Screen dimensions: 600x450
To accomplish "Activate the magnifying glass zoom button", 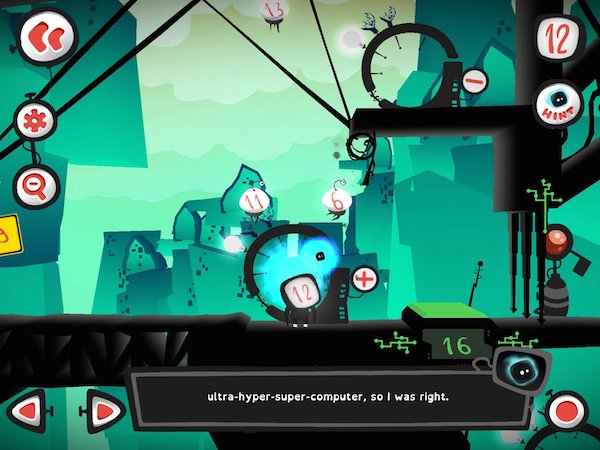I will tap(36, 185).
